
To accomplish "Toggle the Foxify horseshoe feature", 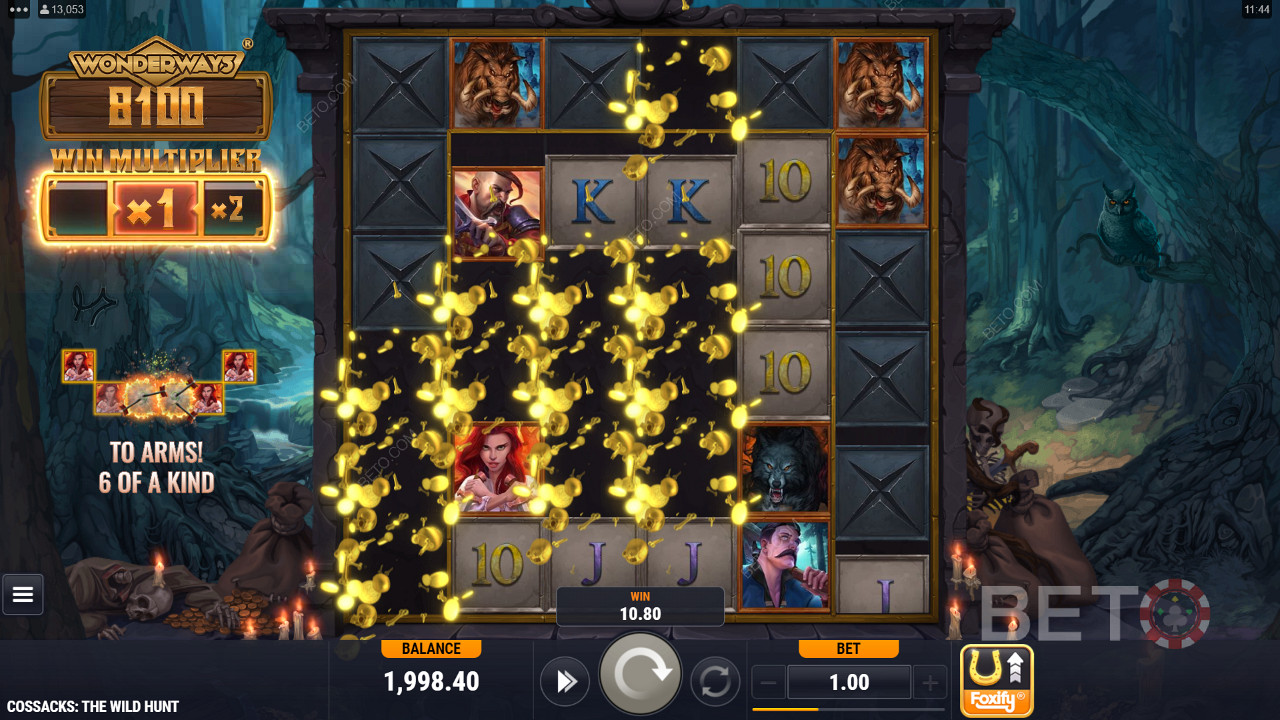I will (x=996, y=681).
